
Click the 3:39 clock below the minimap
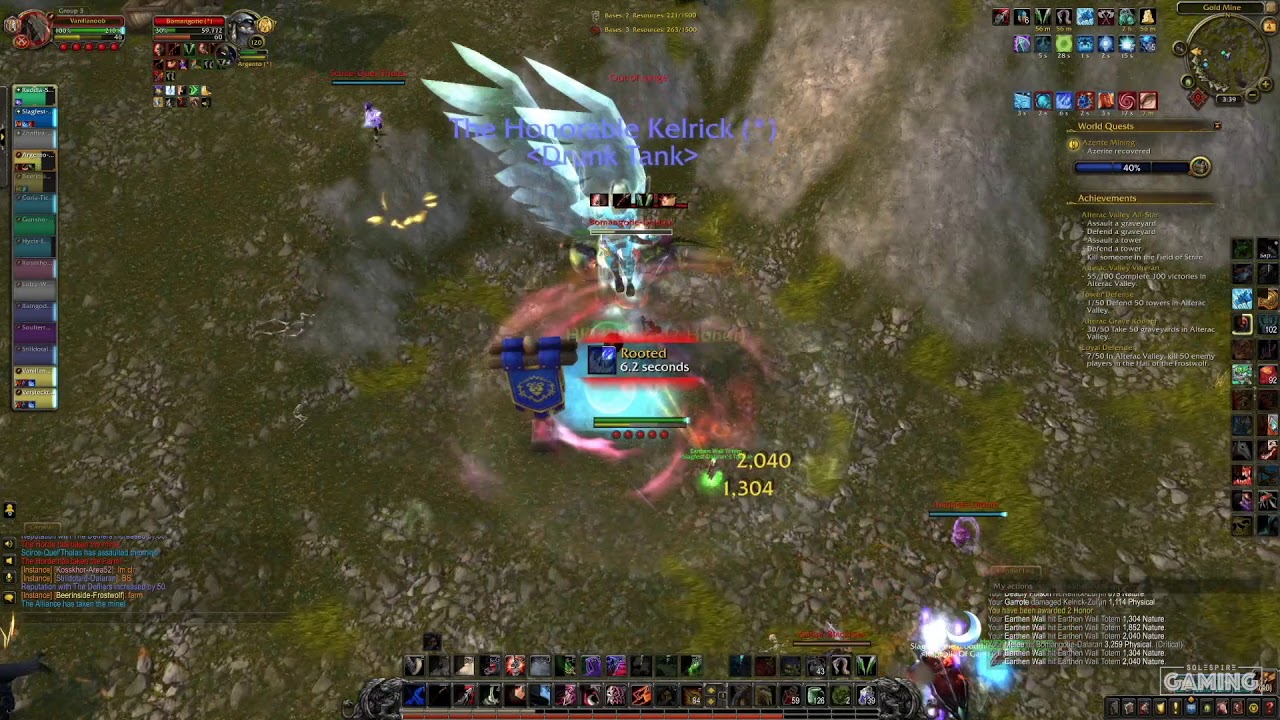(1229, 98)
